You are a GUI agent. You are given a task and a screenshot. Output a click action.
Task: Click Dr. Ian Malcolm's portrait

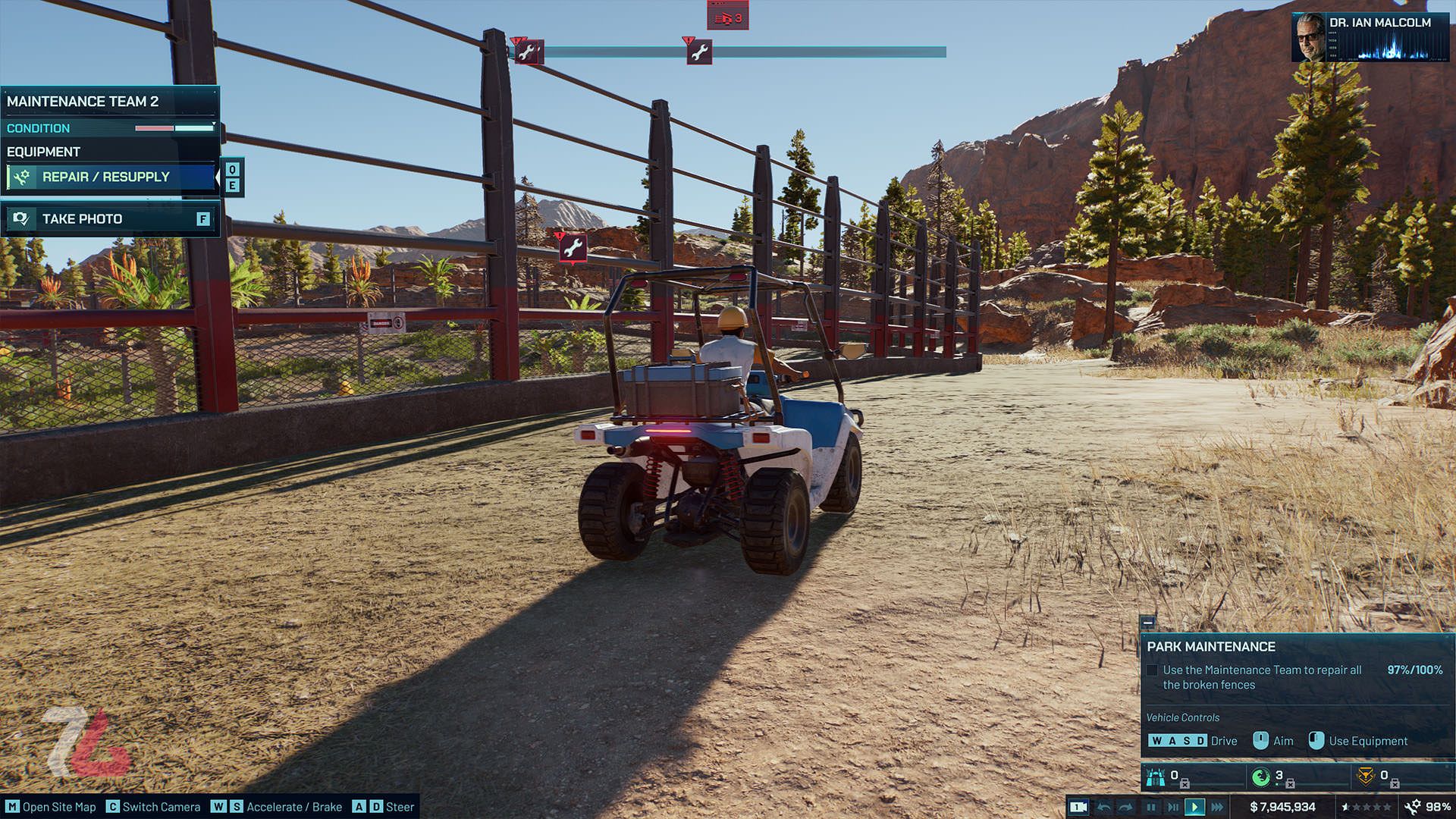click(x=1308, y=36)
